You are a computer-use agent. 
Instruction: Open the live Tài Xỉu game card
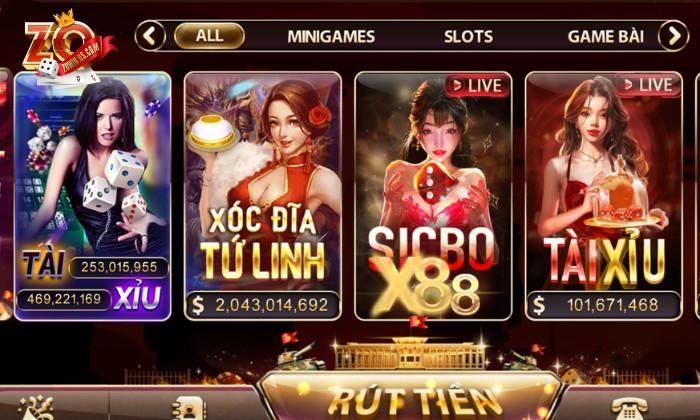click(603, 195)
